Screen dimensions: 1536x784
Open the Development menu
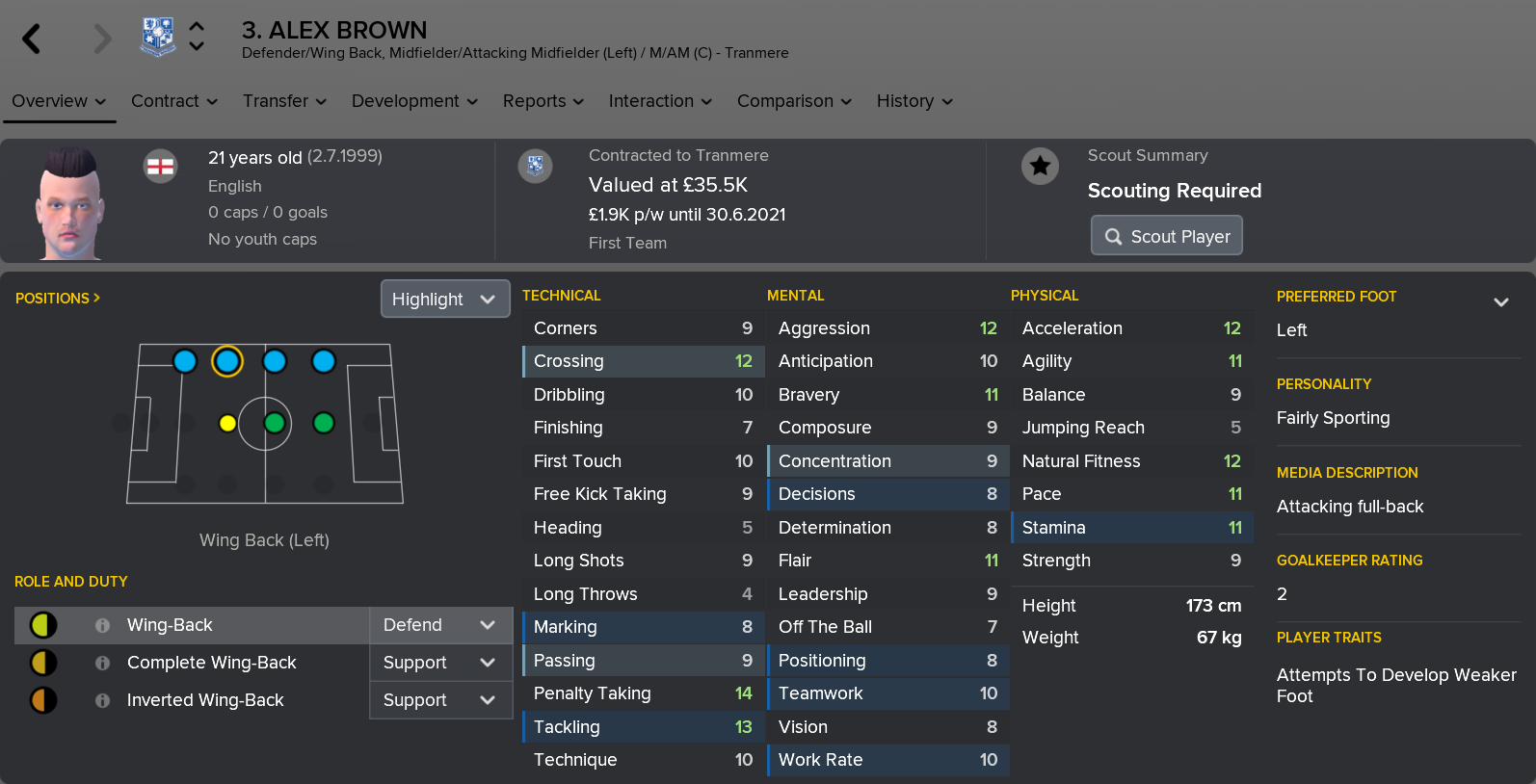[x=414, y=101]
